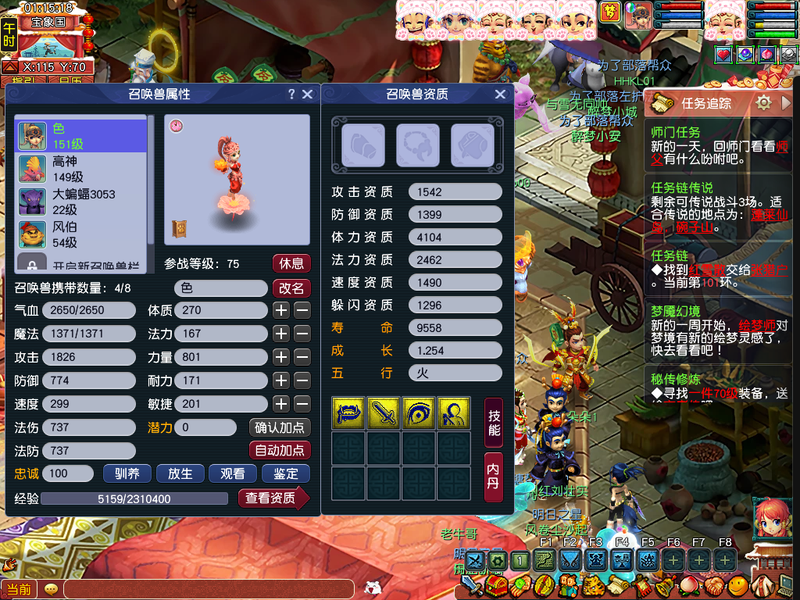Select the pet 色 level 151 in the list
The height and width of the screenshot is (600, 800).
pos(82,136)
